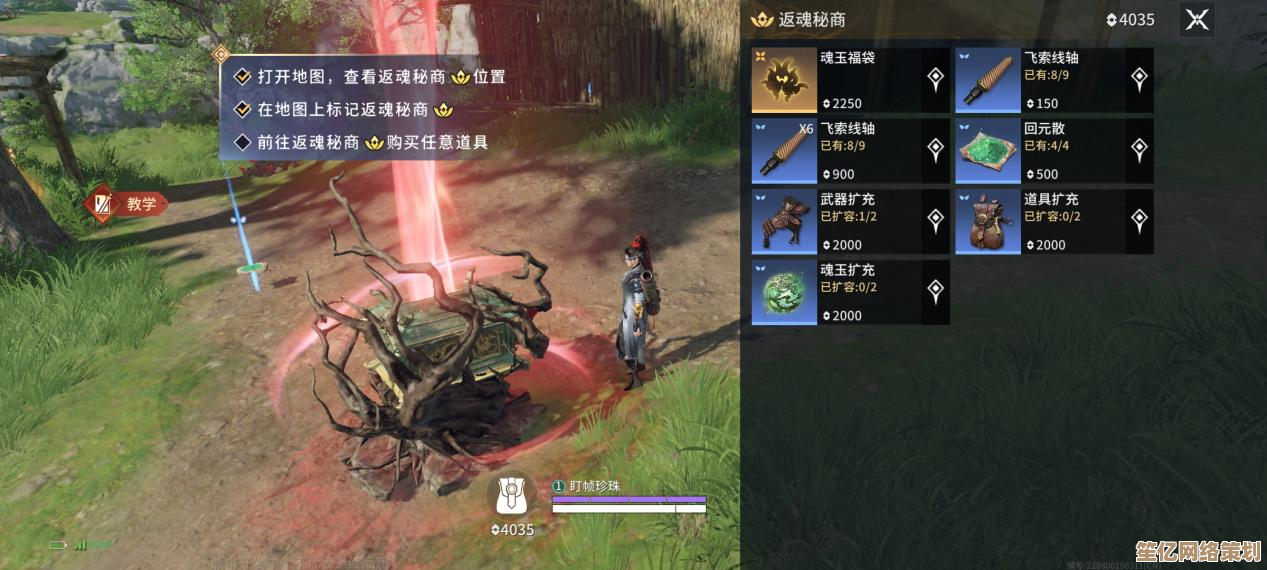The height and width of the screenshot is (570, 1267).
Task: Pick the 回元散 item in the shop
Action: coord(1054,151)
